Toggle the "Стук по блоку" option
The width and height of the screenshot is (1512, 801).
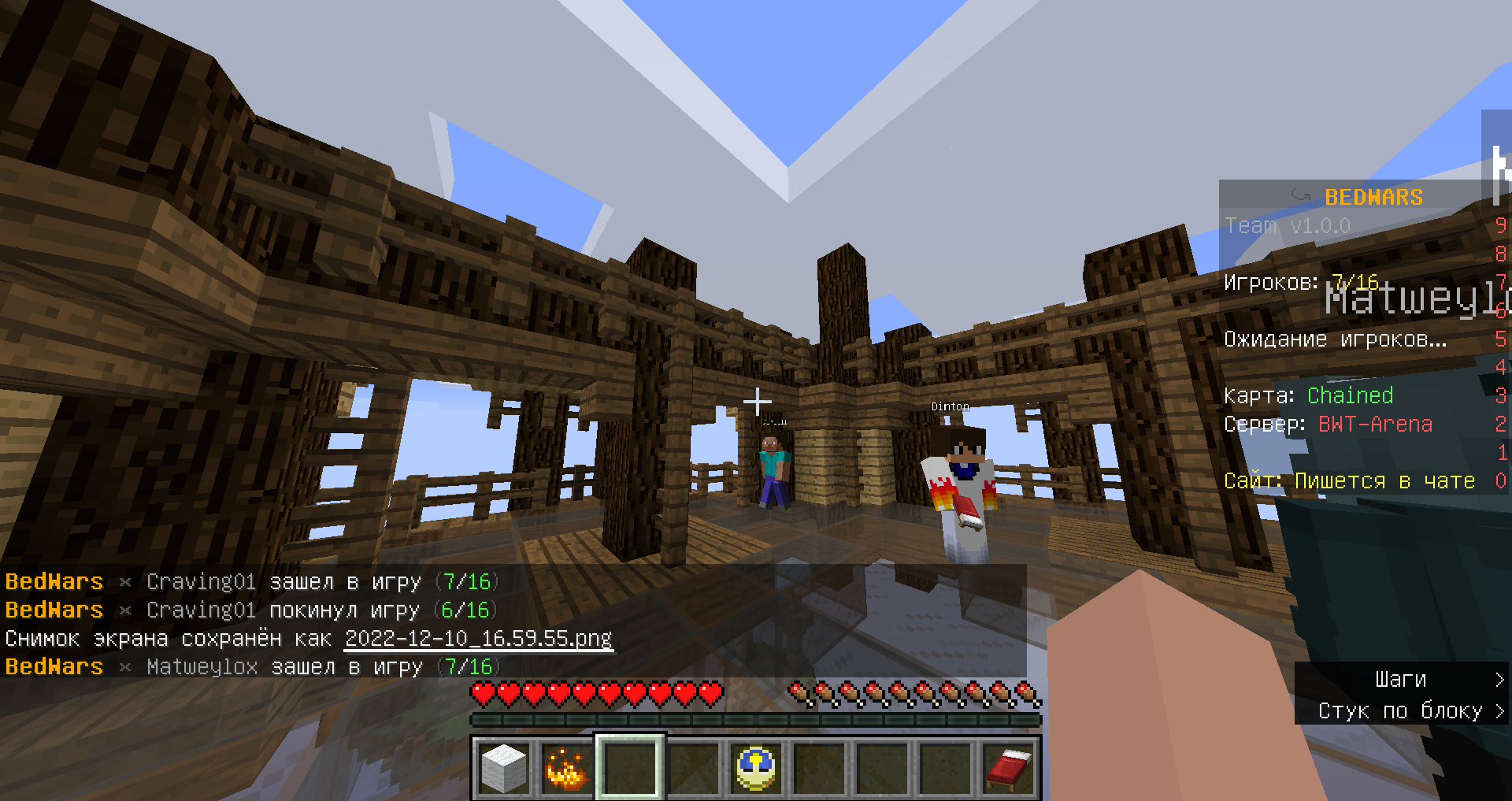[x=1400, y=710]
